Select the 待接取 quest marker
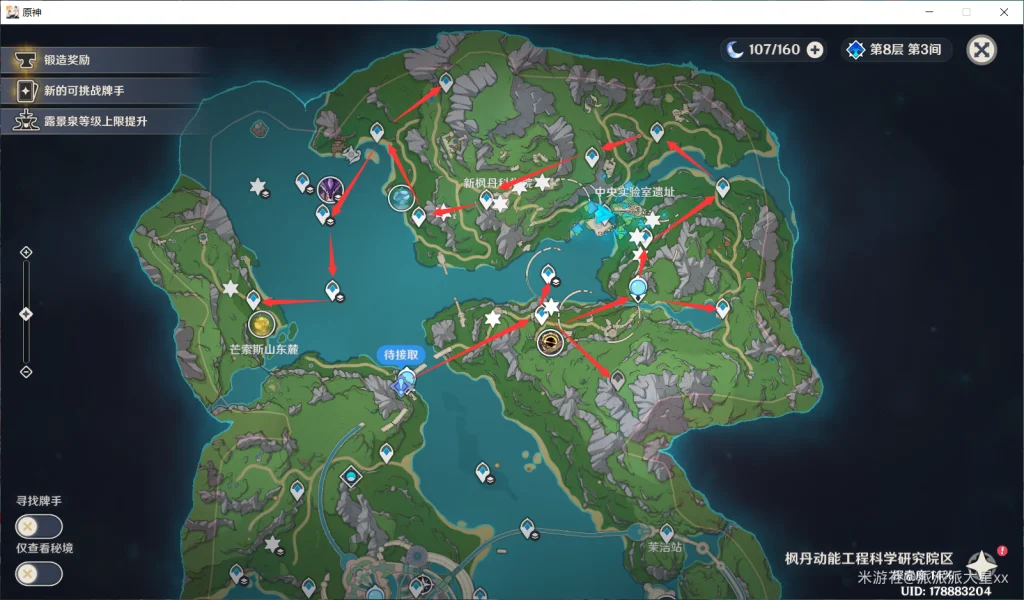 coord(405,382)
